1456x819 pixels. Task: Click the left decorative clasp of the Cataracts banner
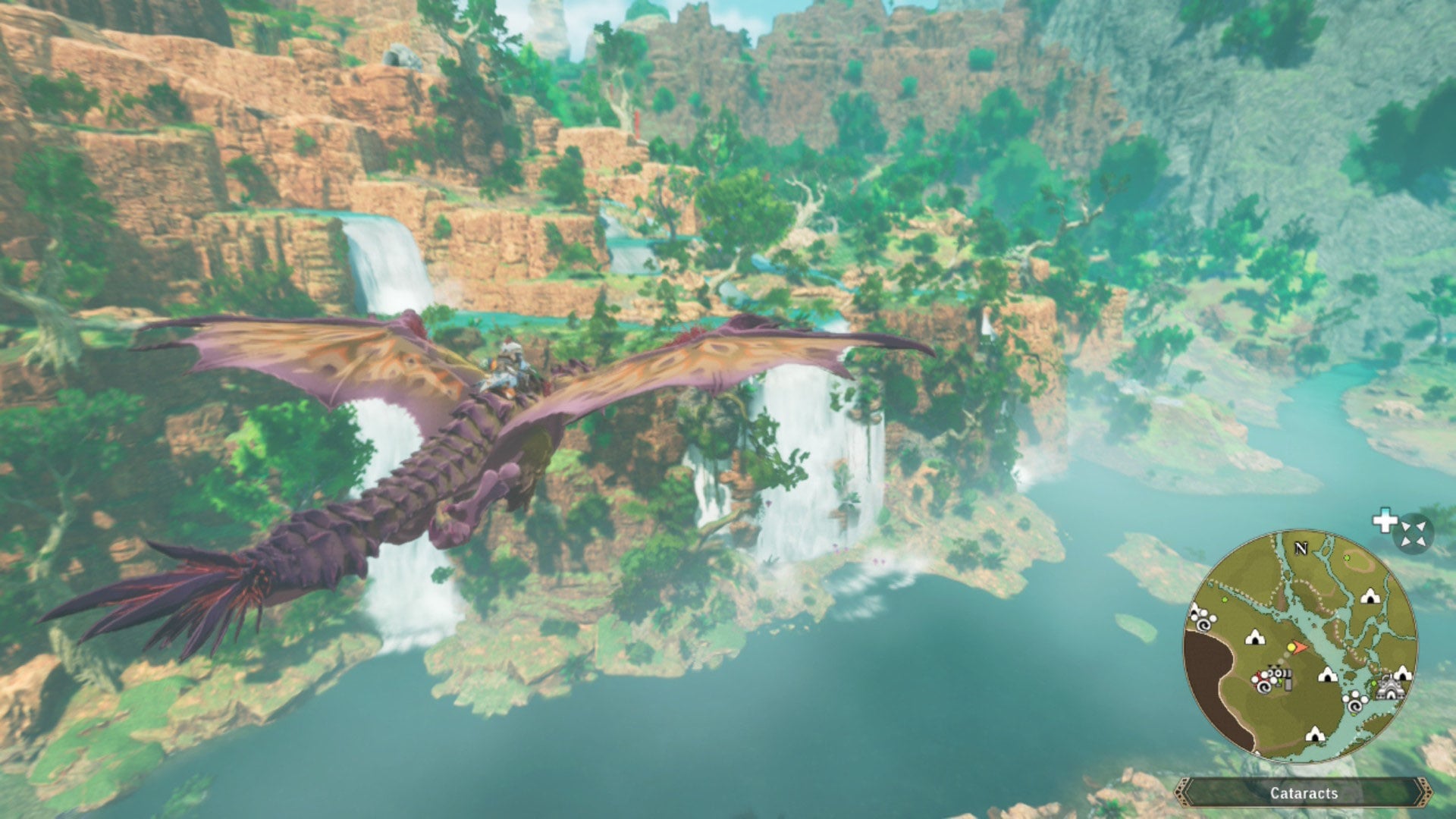(x=1184, y=792)
